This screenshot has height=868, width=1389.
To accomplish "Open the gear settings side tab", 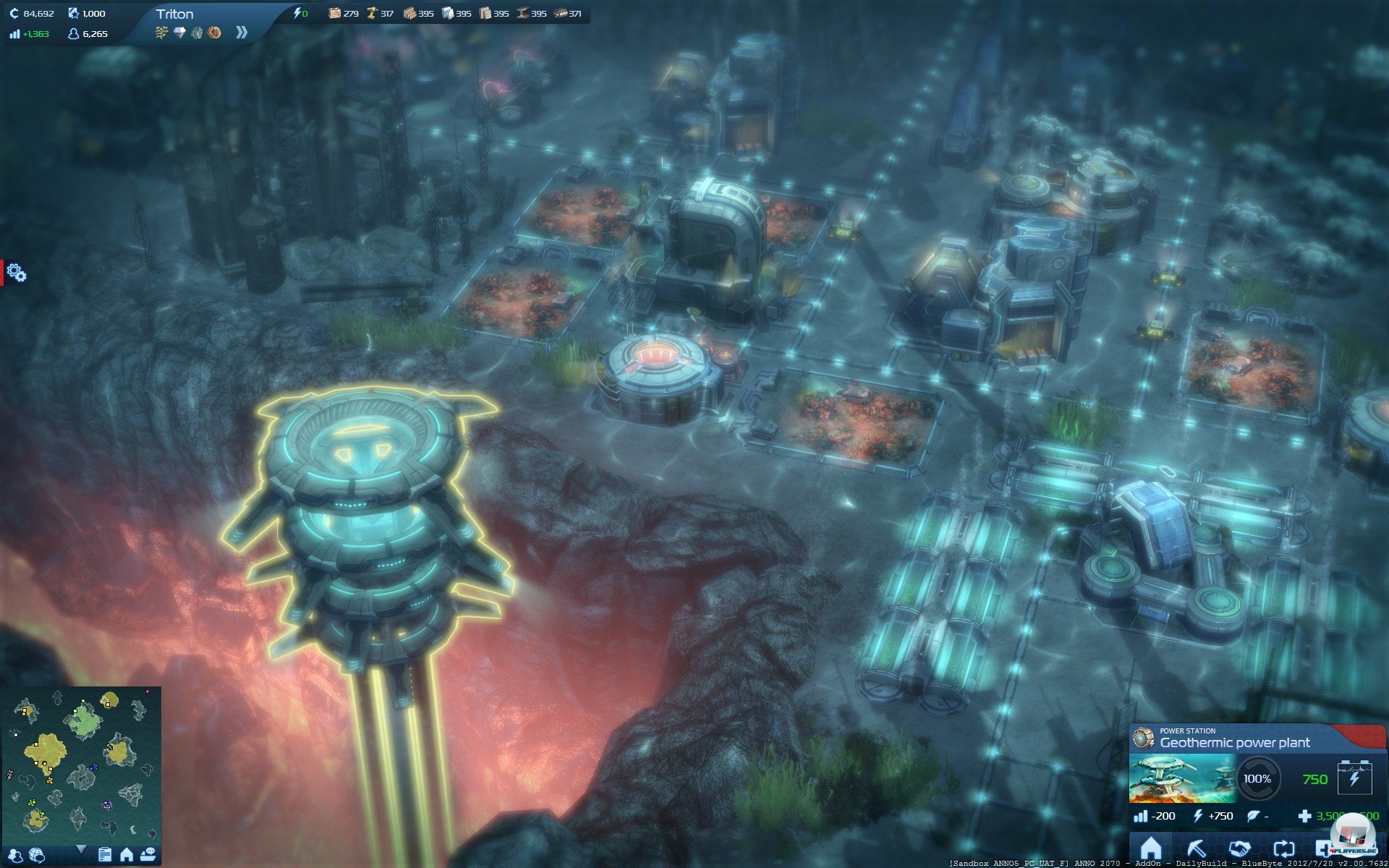I will pyautogui.click(x=16, y=273).
